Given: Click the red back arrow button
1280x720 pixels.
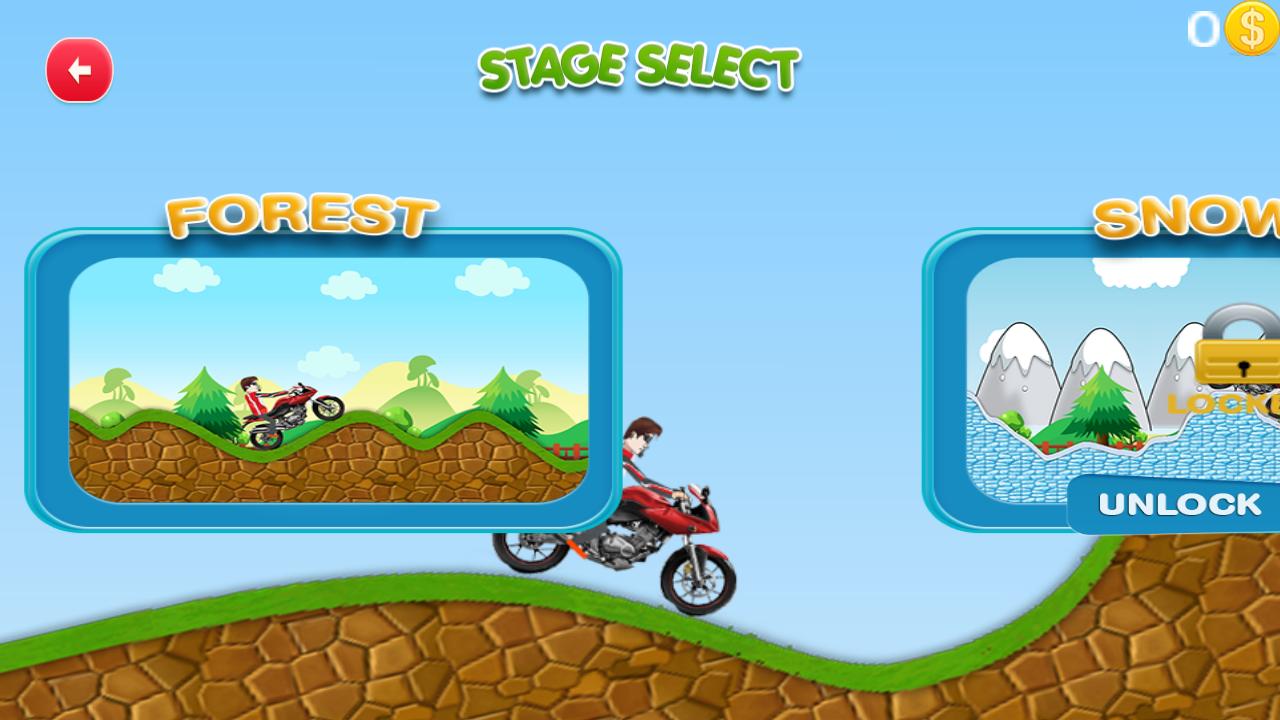Looking at the screenshot, I should pos(79,69).
